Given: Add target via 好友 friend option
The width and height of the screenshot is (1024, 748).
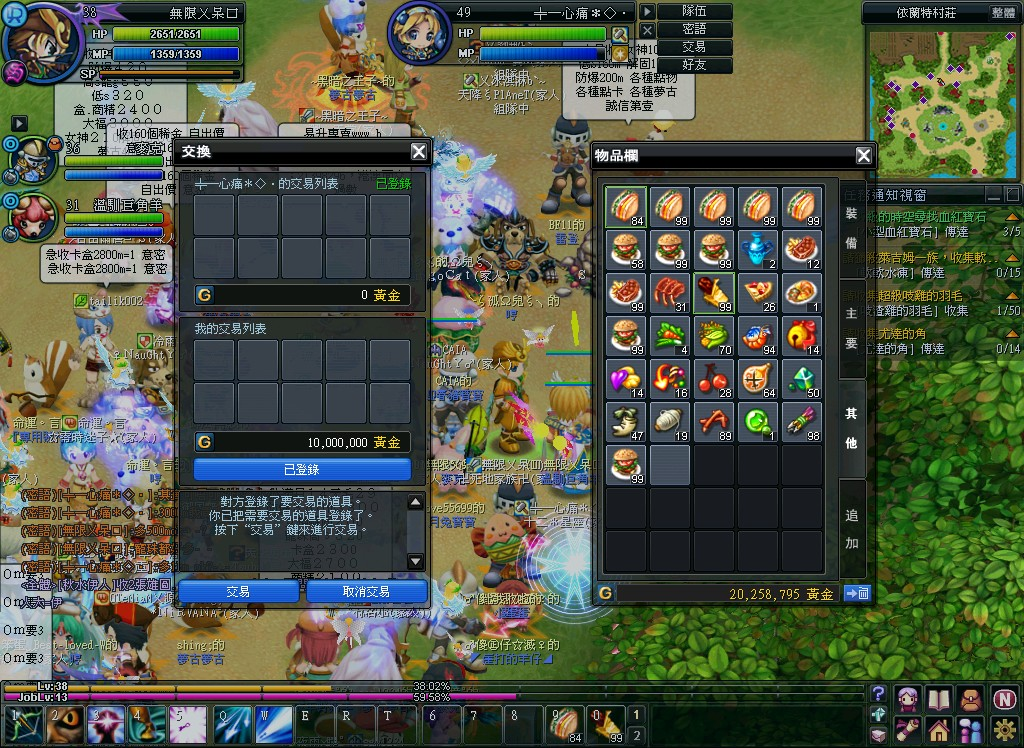Looking at the screenshot, I should point(694,65).
